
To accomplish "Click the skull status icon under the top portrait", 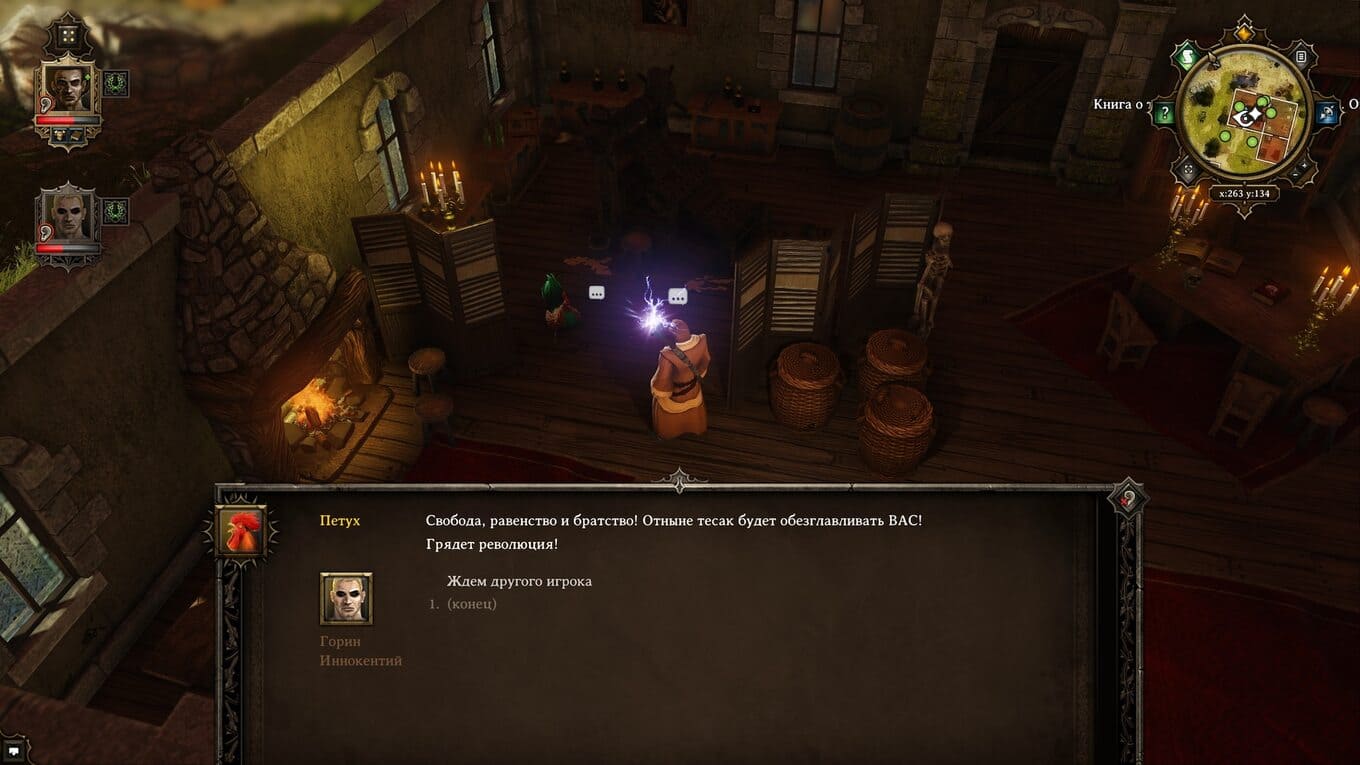I will click(x=60, y=133).
